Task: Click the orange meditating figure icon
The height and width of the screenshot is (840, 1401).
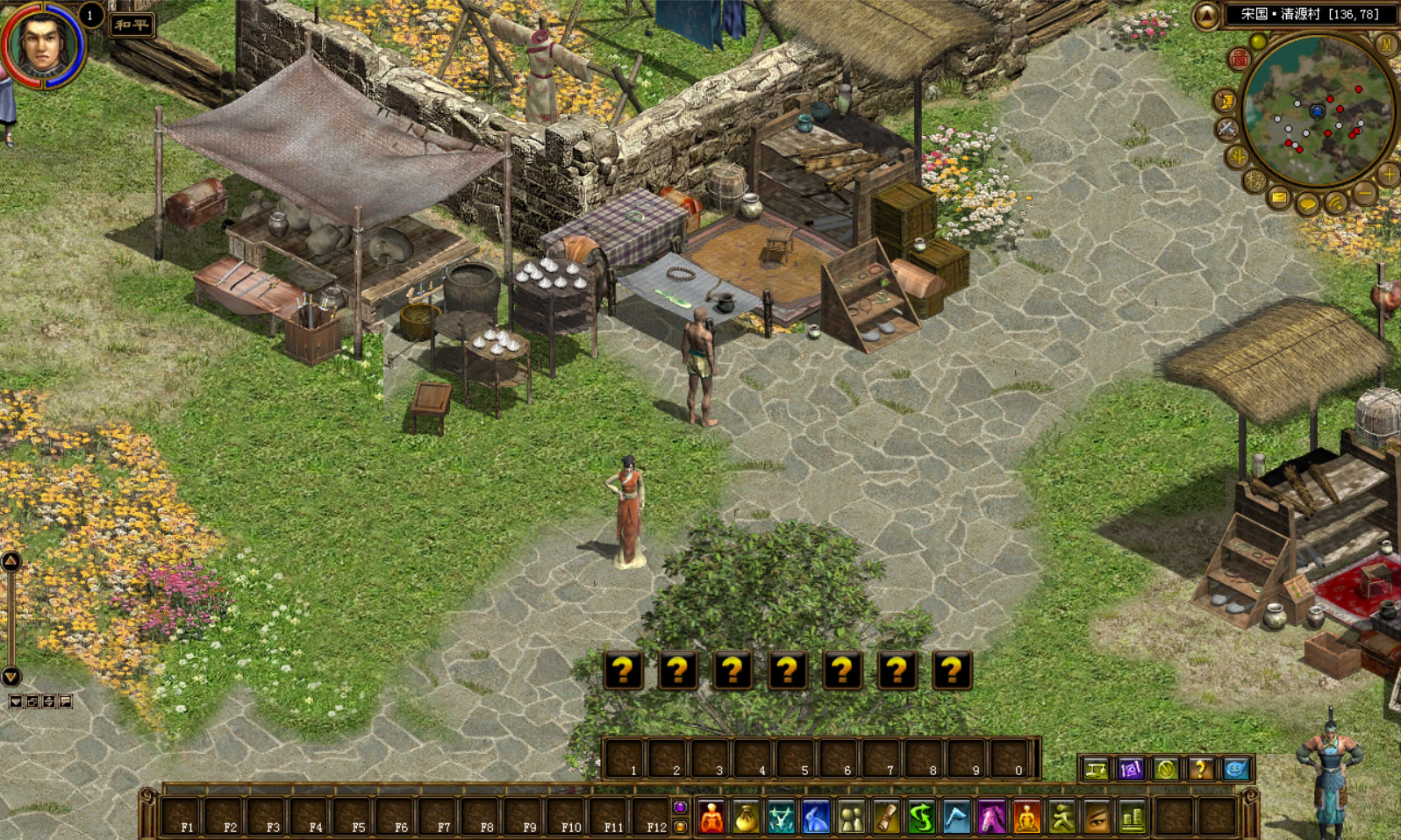Action: coord(1026,818)
